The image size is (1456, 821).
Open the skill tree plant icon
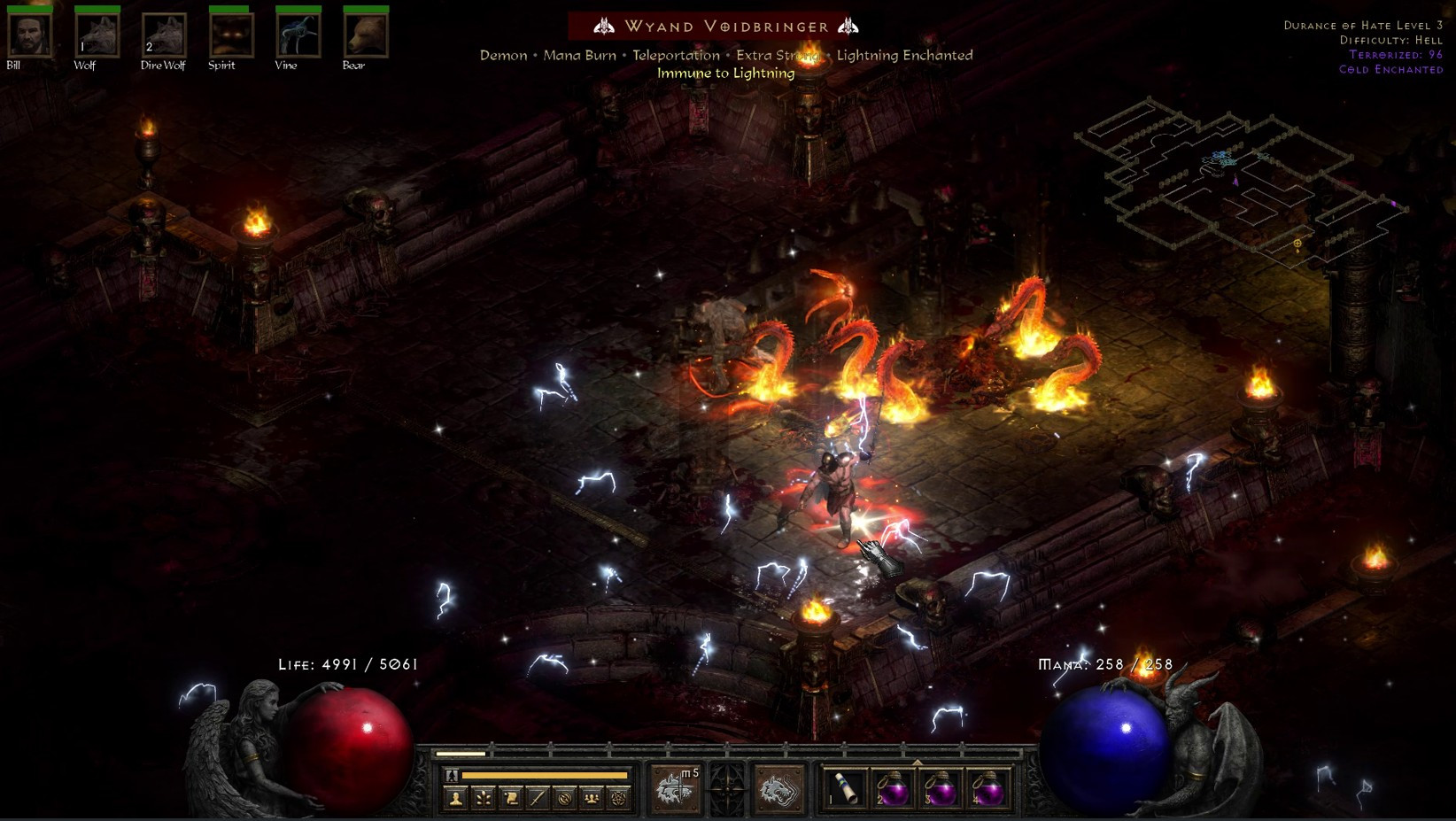point(484,798)
